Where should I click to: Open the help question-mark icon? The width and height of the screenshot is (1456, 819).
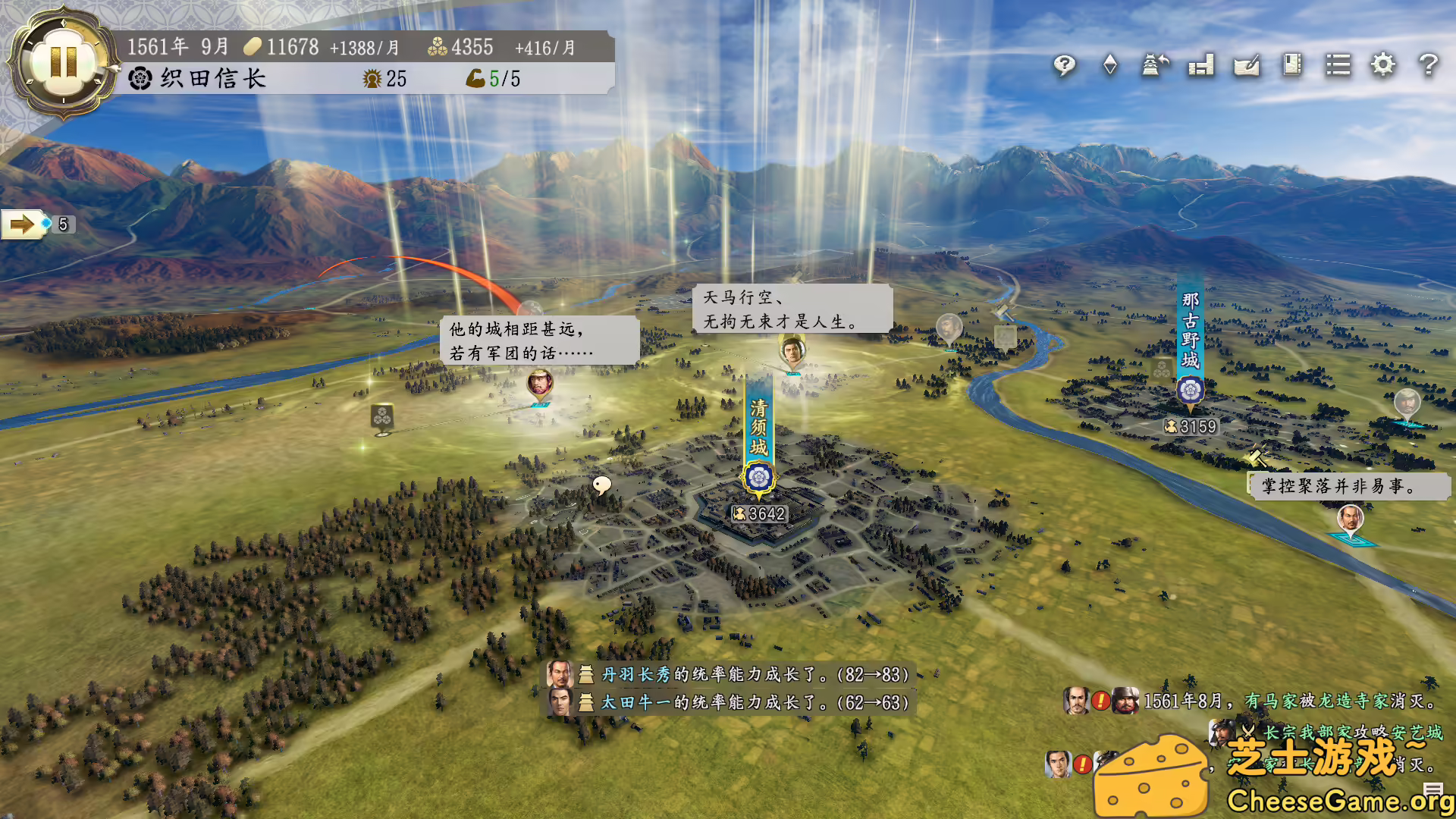pyautogui.click(x=1429, y=67)
